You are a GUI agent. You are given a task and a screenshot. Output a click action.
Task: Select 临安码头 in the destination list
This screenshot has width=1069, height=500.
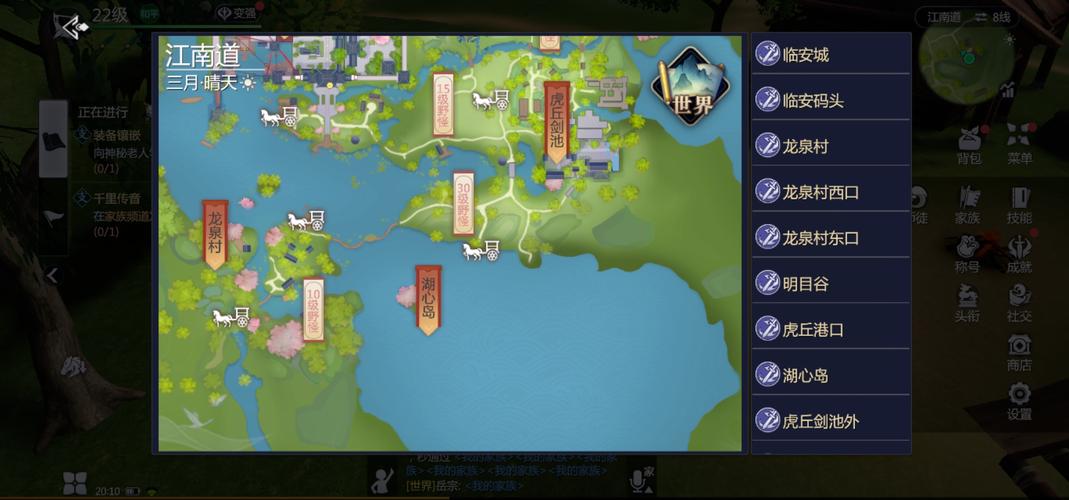[x=830, y=101]
